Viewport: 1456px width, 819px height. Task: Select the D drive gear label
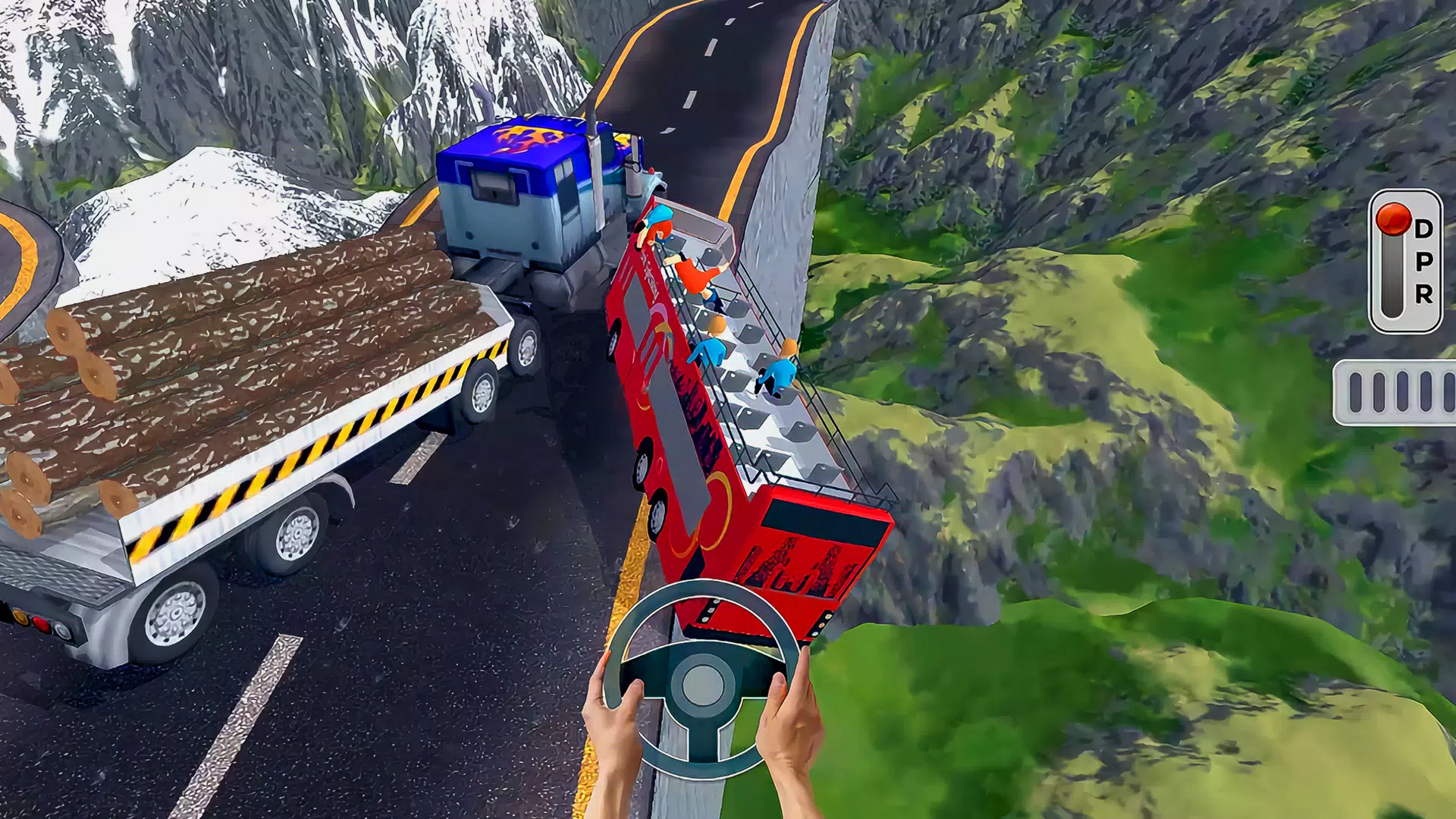[x=1424, y=227]
